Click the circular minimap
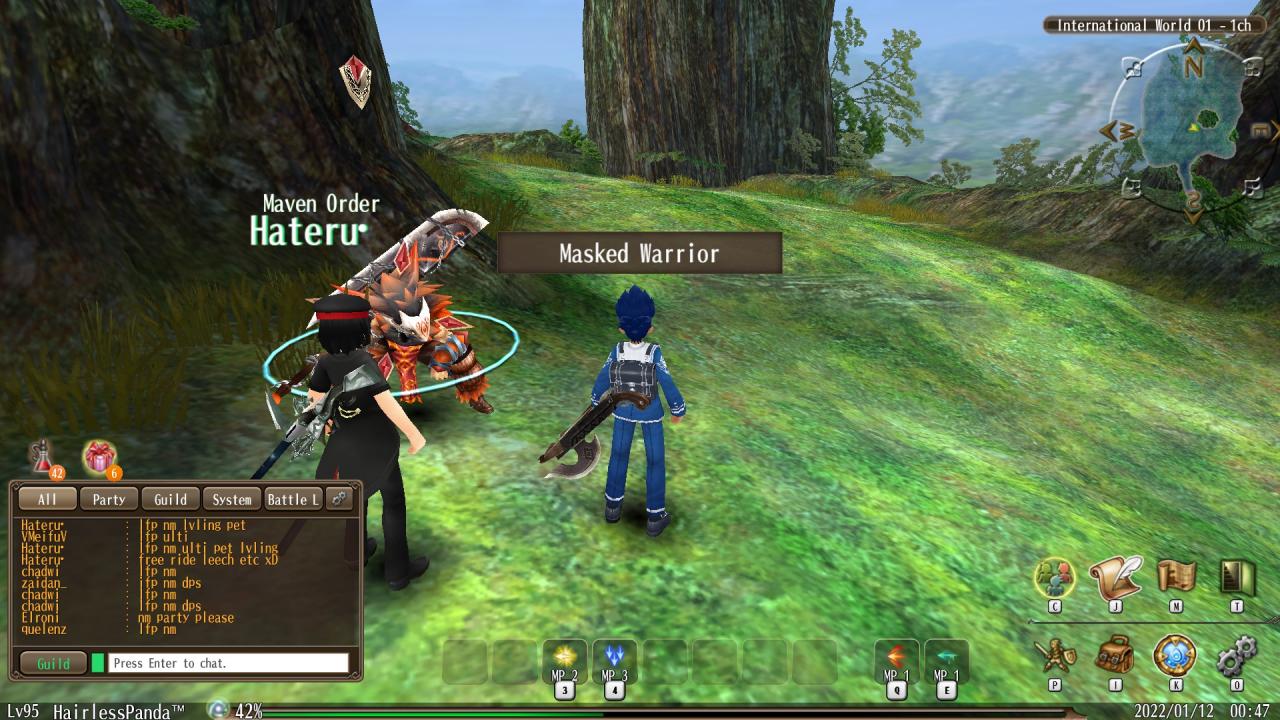The height and width of the screenshot is (720, 1280). [x=1192, y=125]
